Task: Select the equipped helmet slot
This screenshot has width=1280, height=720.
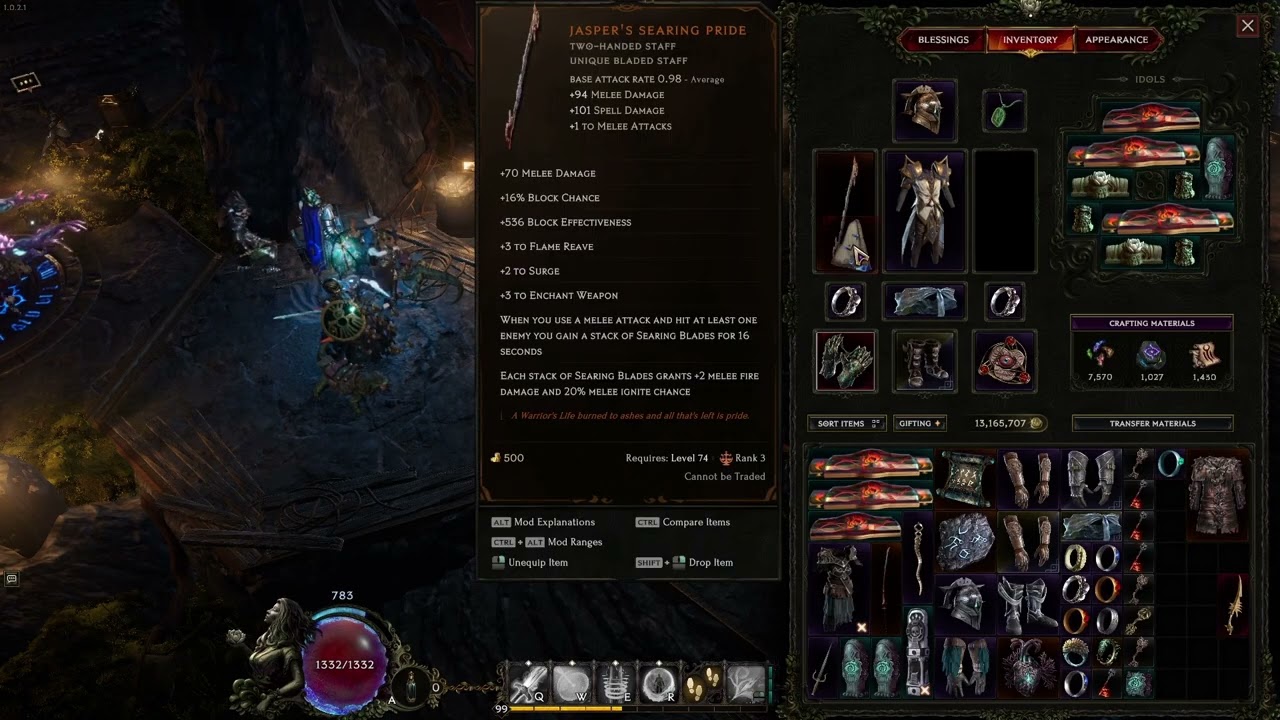Action: (x=924, y=110)
